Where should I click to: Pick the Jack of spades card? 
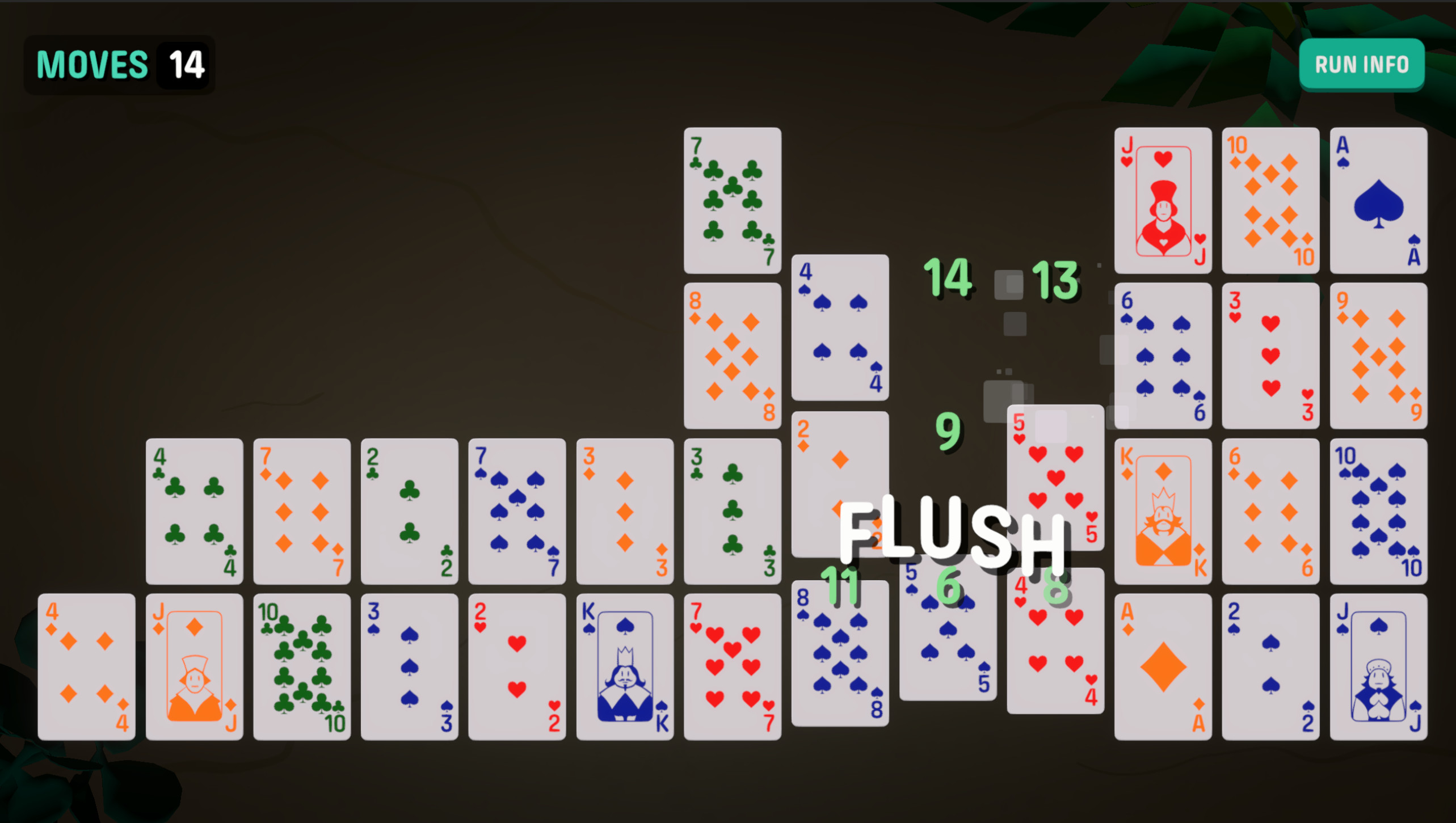click(x=1379, y=664)
